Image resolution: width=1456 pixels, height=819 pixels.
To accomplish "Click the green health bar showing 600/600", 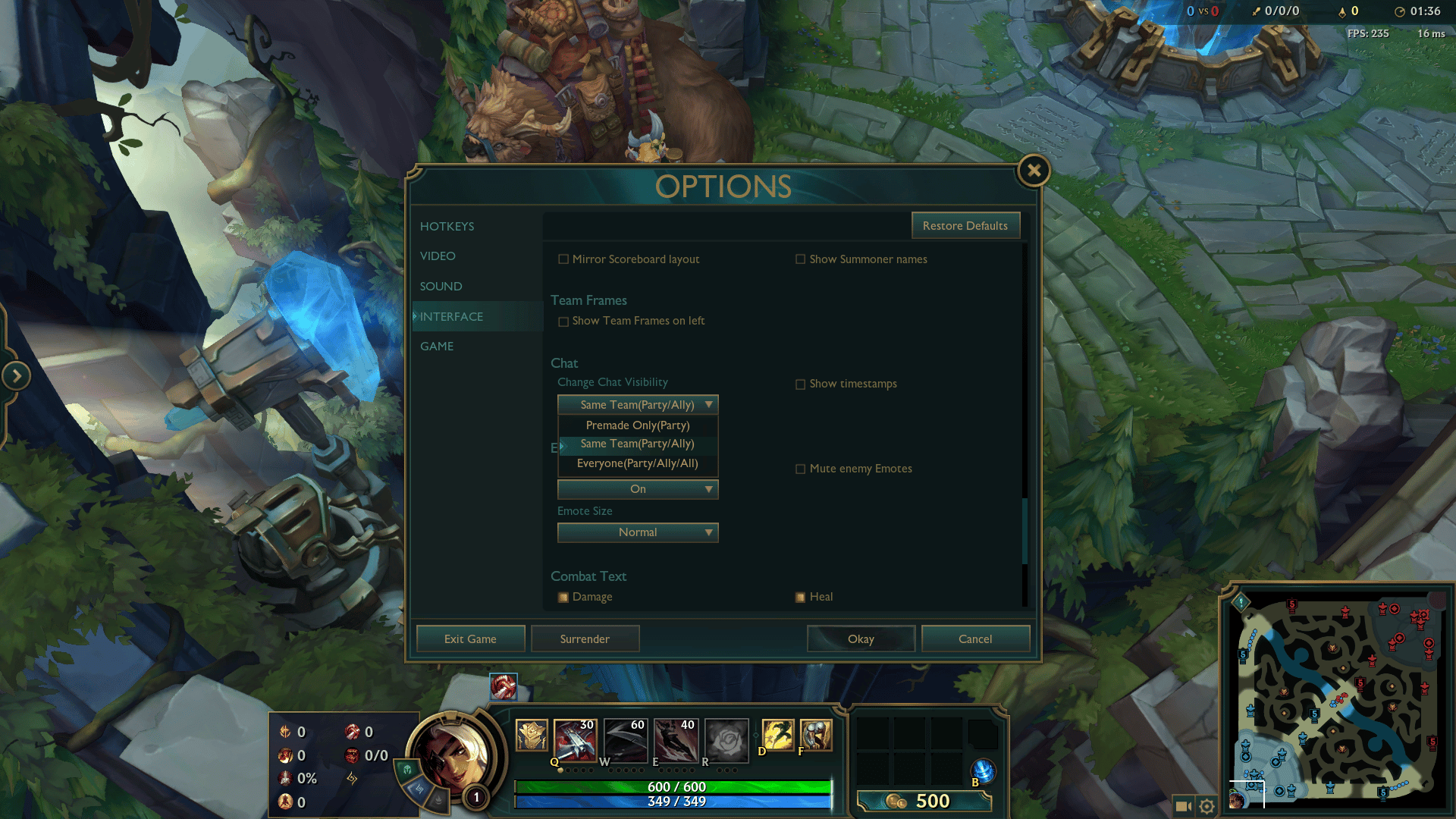I will pos(673,786).
